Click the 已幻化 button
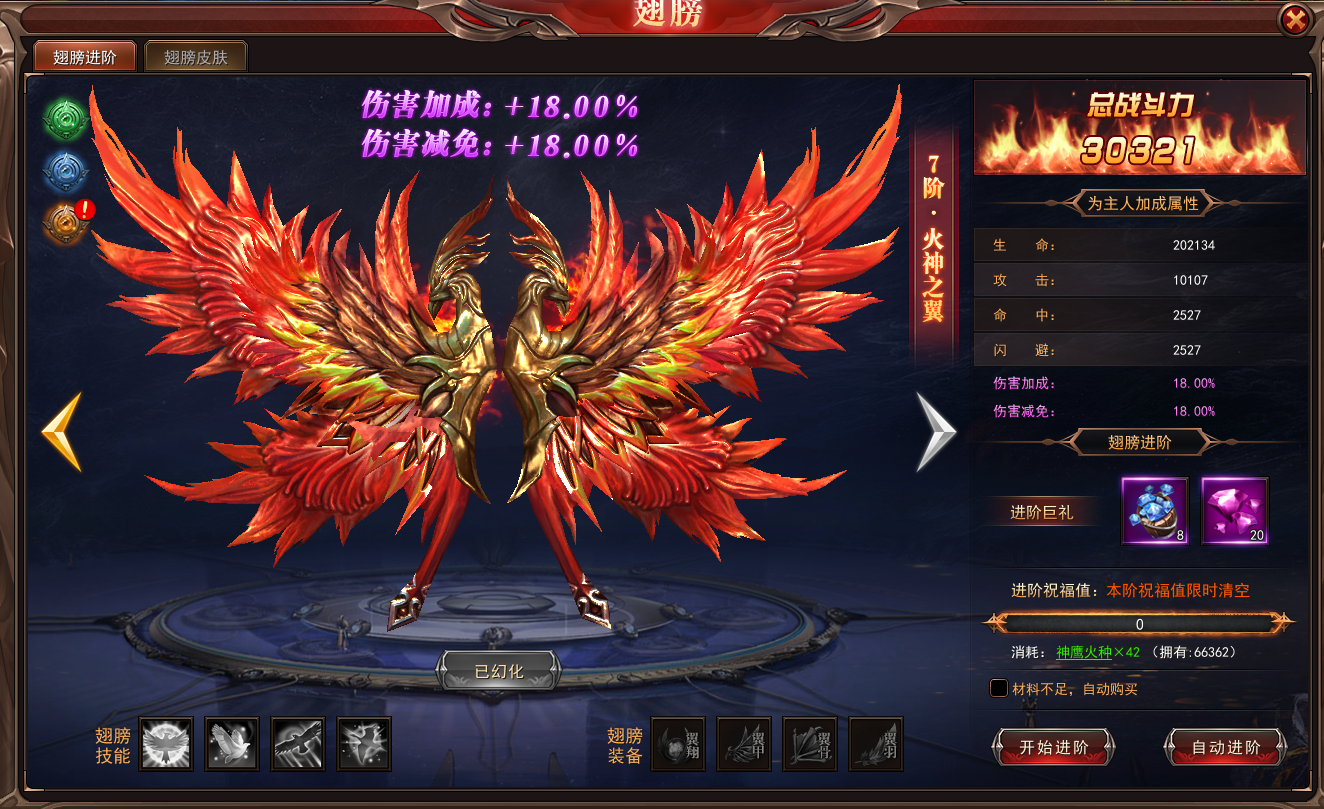The image size is (1324, 809). [498, 669]
